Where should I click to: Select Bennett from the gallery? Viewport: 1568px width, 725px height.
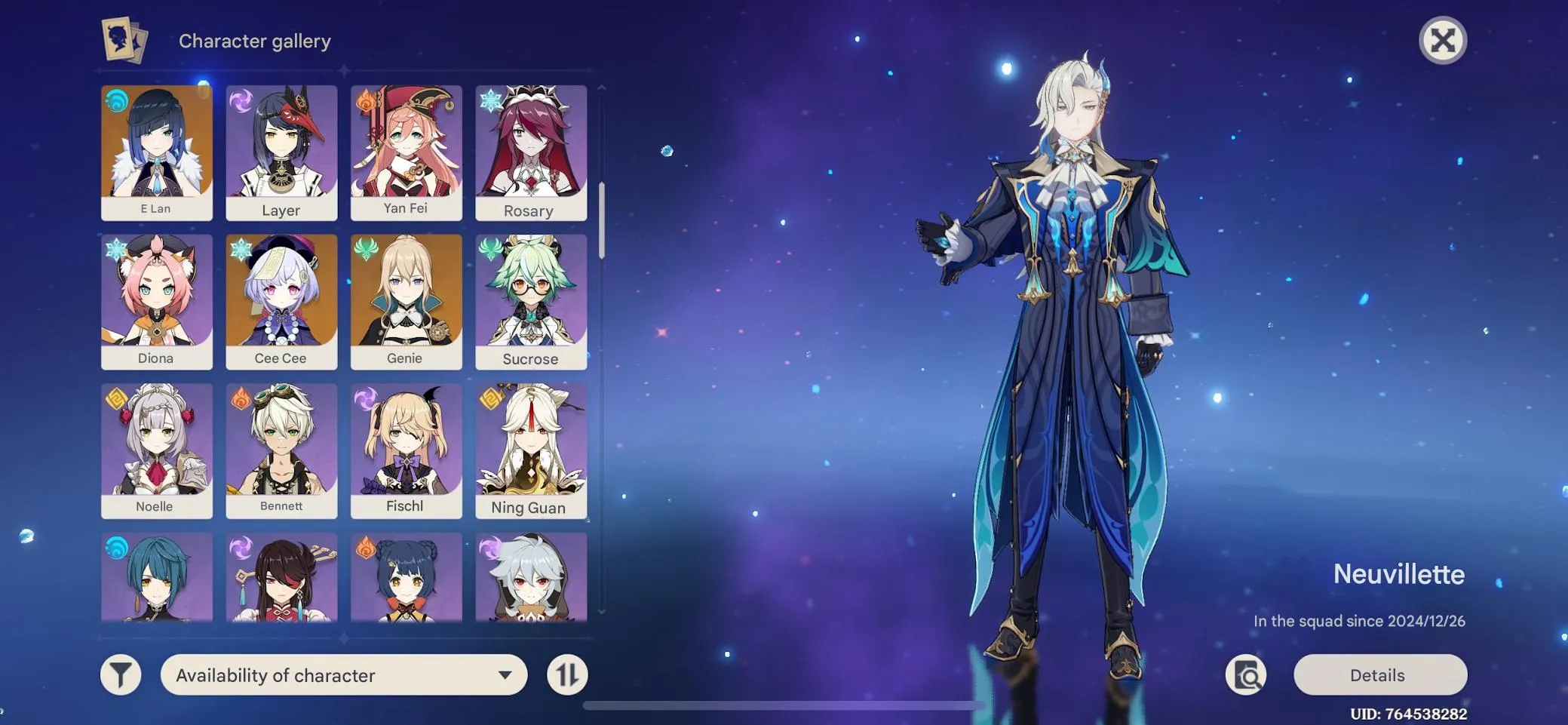coord(281,448)
